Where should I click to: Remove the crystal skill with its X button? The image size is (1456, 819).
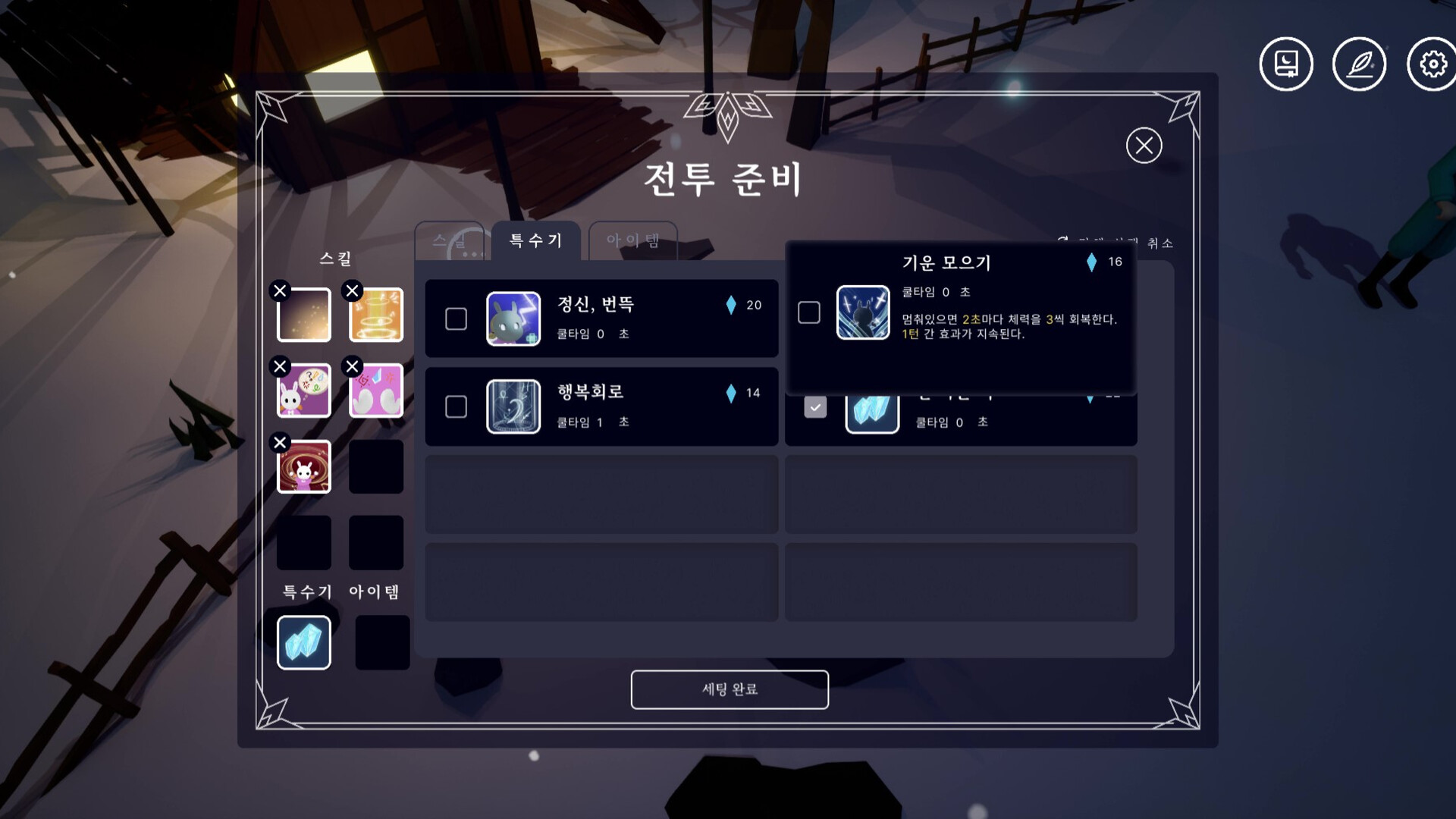(280, 618)
